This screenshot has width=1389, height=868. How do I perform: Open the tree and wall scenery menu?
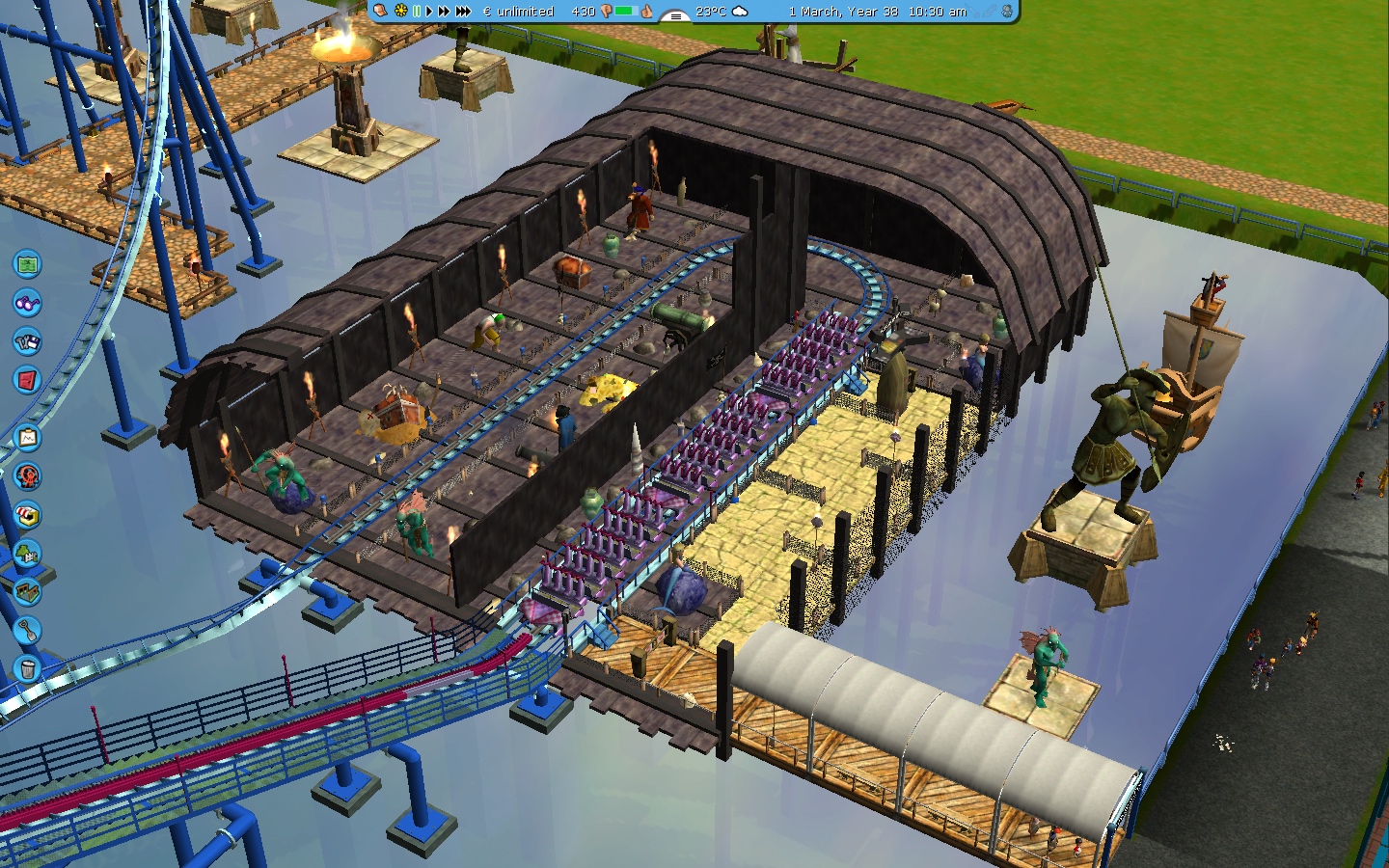[x=27, y=553]
